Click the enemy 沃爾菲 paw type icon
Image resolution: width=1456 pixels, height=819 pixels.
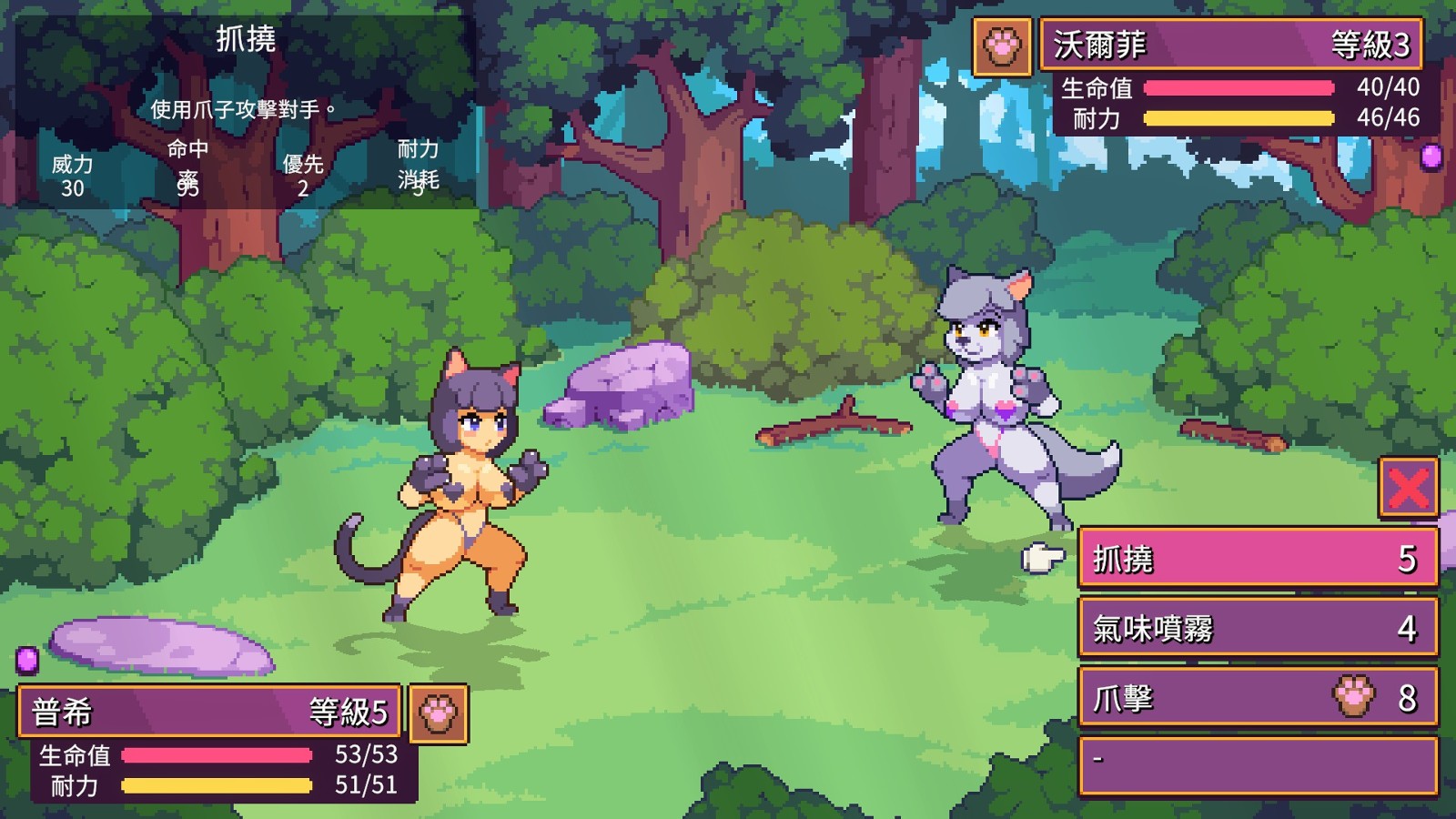1002,45
